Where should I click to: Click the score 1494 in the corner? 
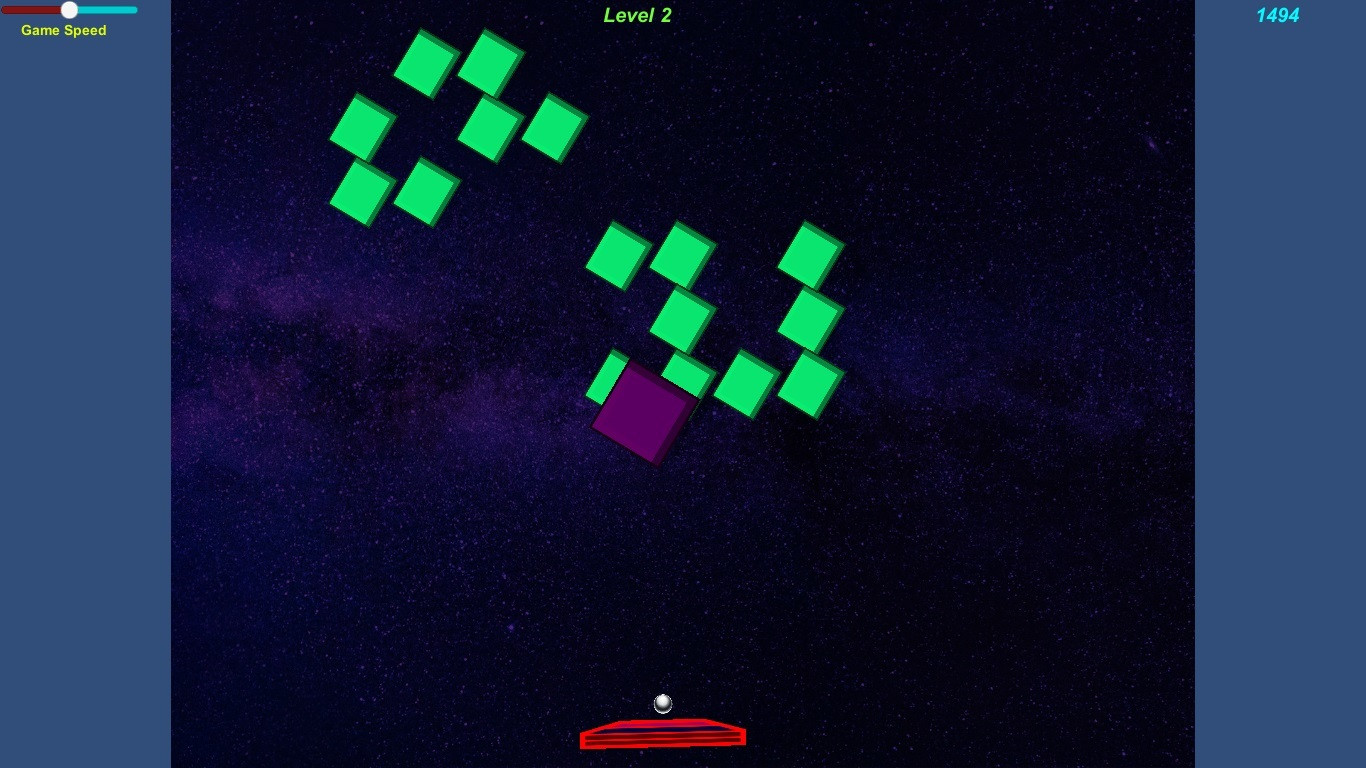(1277, 15)
